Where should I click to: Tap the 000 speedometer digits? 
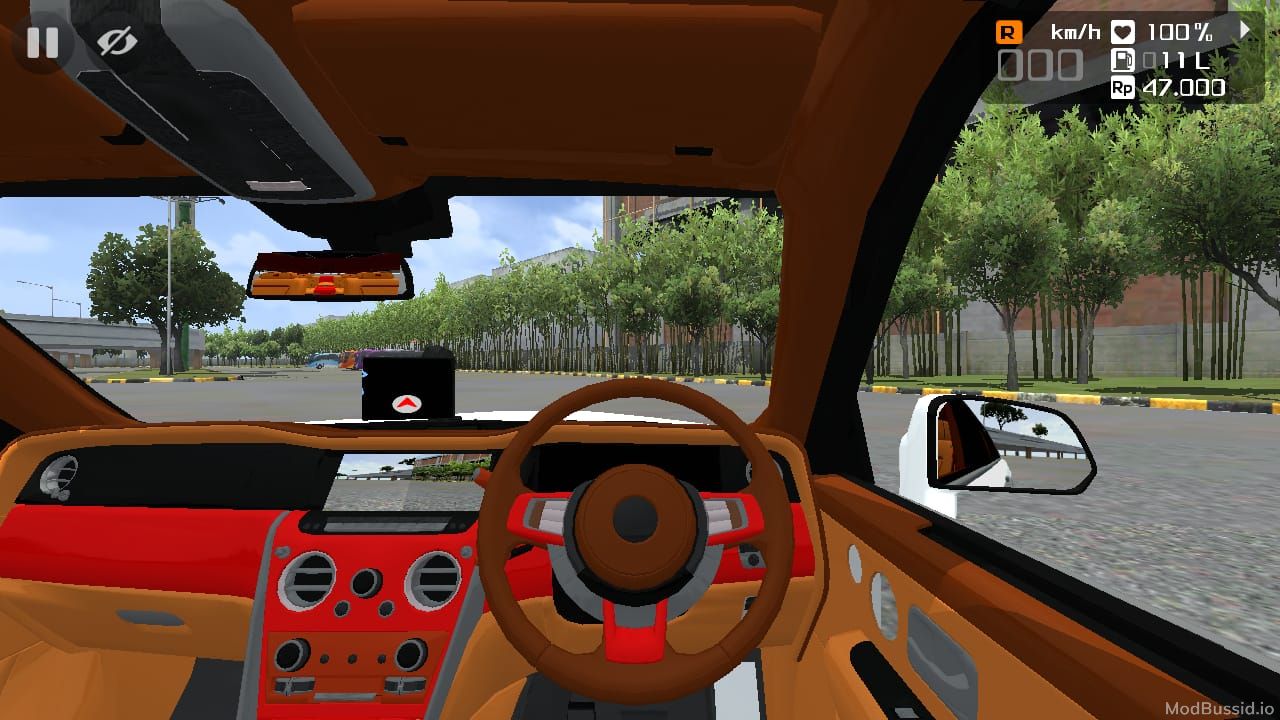[x=1040, y=64]
